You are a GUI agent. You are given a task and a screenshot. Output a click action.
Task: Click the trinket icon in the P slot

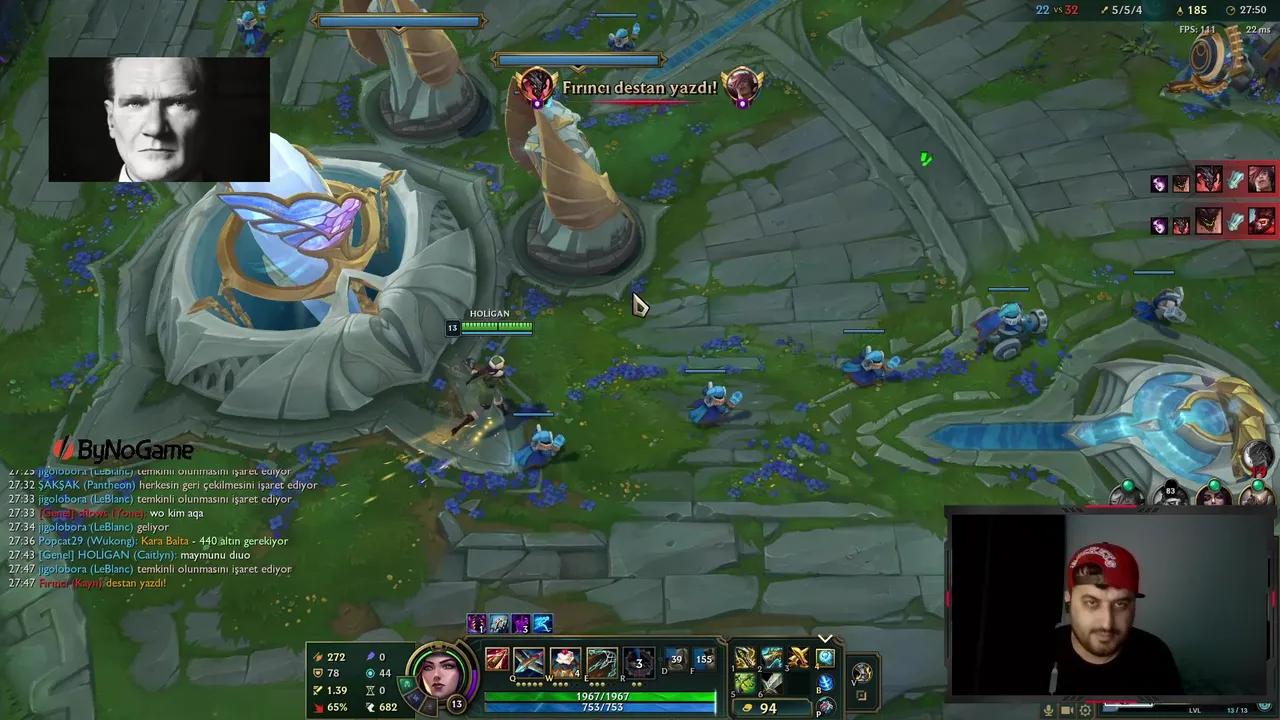coord(827,707)
